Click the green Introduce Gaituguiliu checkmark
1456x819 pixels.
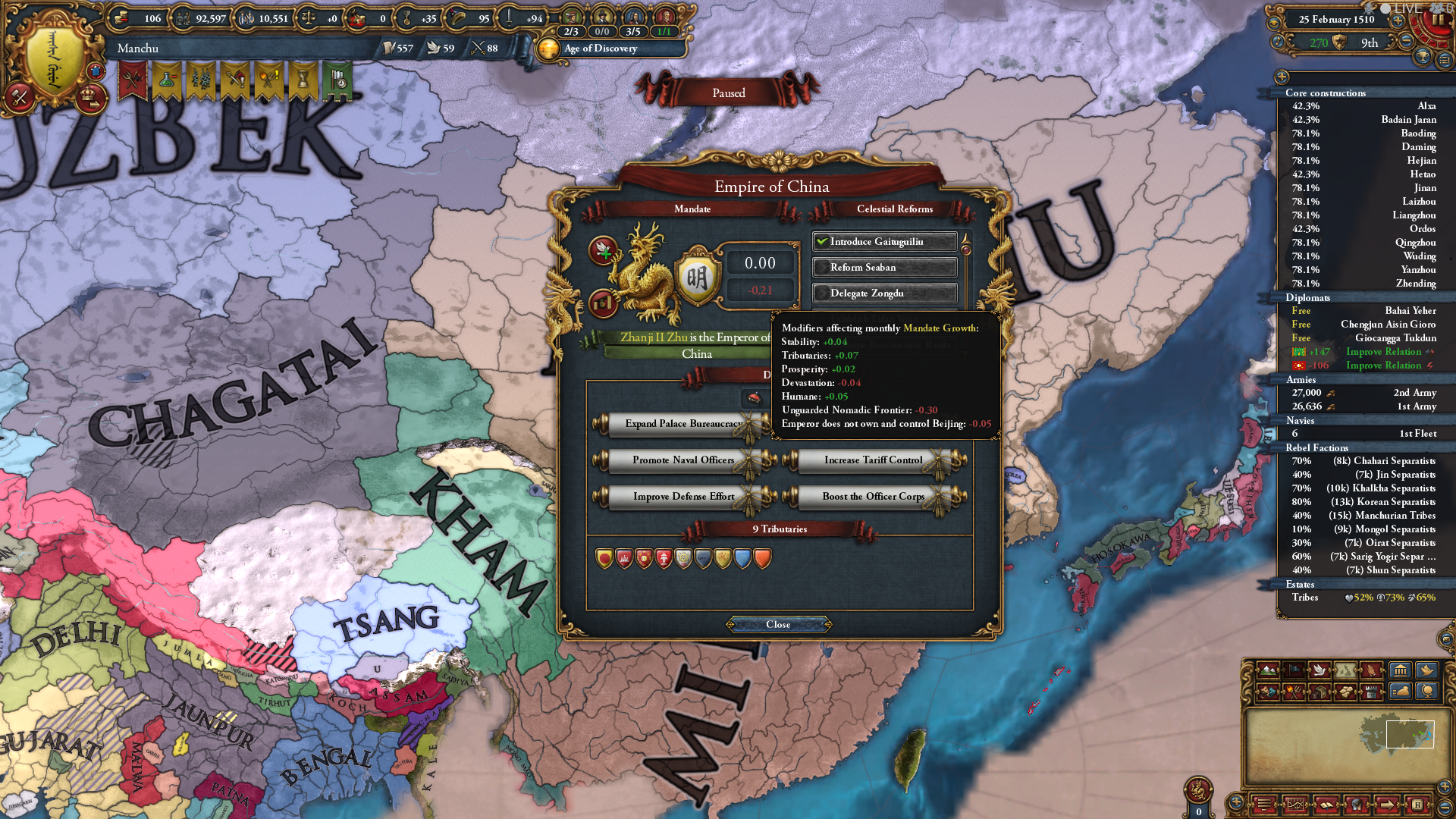pyautogui.click(x=823, y=241)
